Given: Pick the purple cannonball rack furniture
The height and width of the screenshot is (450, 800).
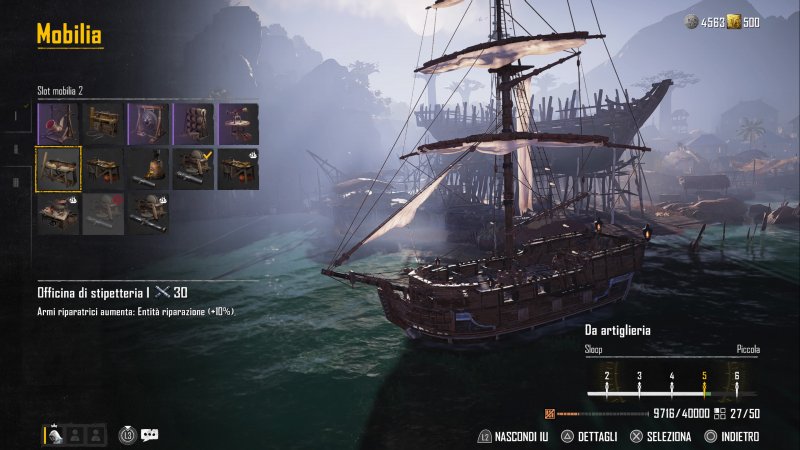Looking at the screenshot, I should [x=193, y=123].
